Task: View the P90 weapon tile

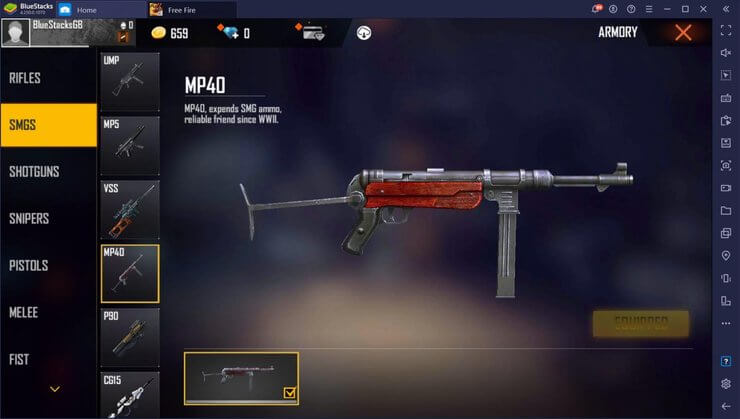Action: [130, 337]
